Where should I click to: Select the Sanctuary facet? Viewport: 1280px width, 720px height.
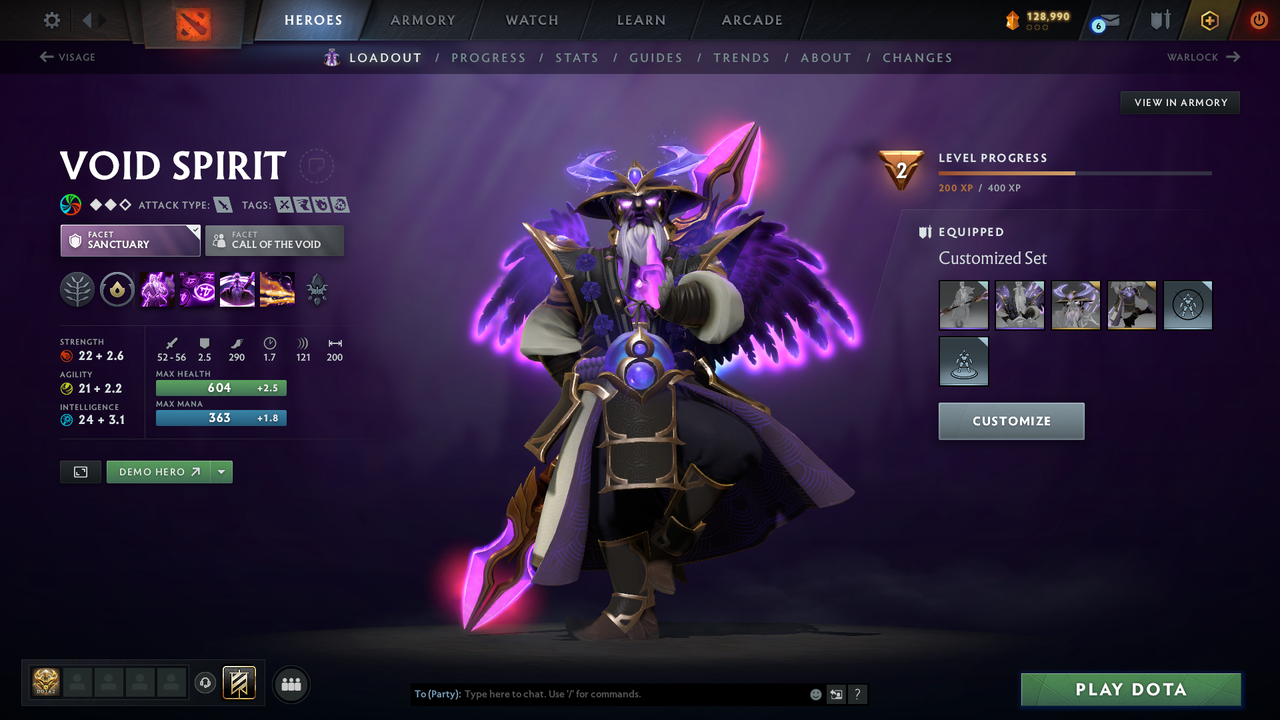click(x=130, y=240)
